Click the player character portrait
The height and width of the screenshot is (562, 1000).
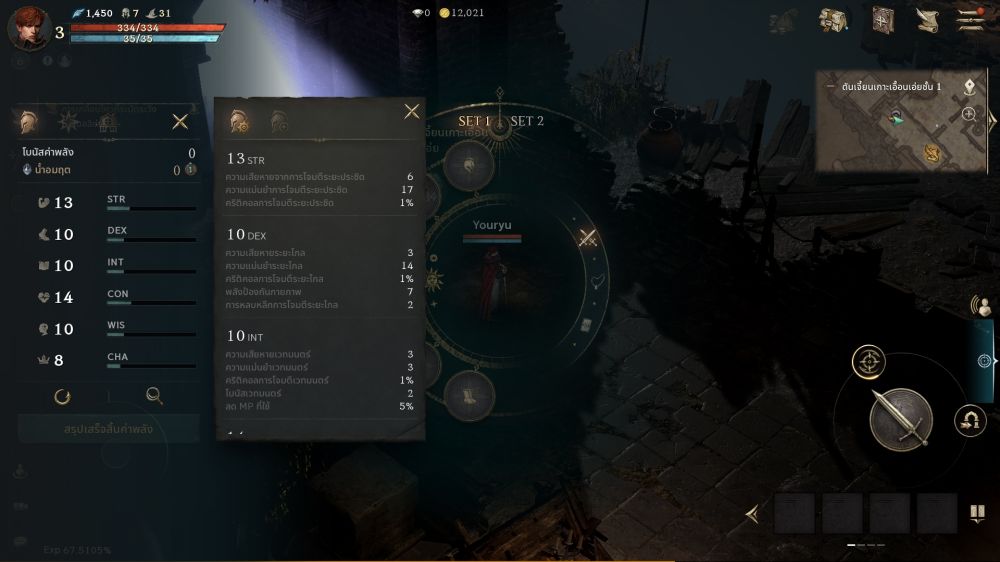coord(28,27)
